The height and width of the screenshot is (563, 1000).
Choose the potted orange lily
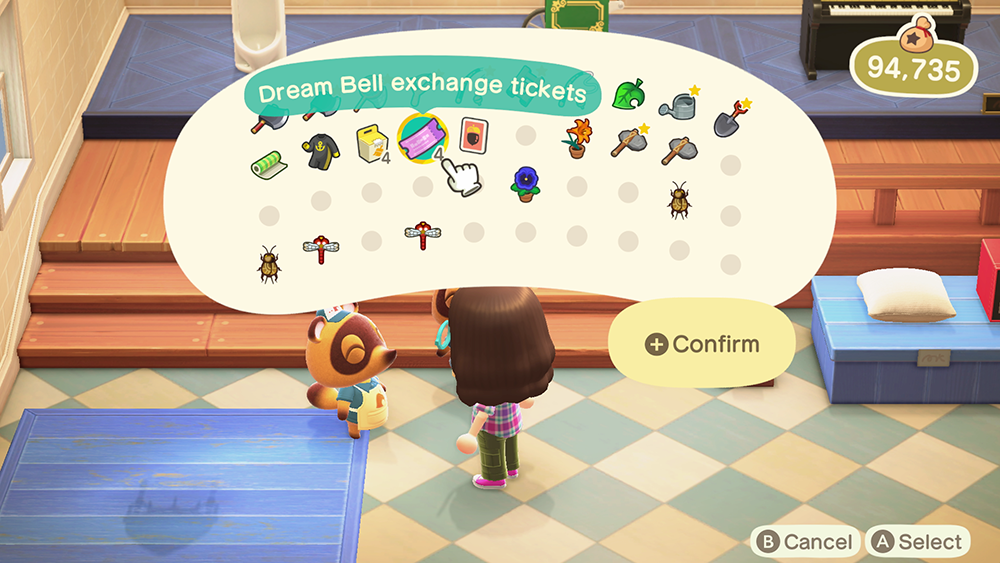click(578, 139)
